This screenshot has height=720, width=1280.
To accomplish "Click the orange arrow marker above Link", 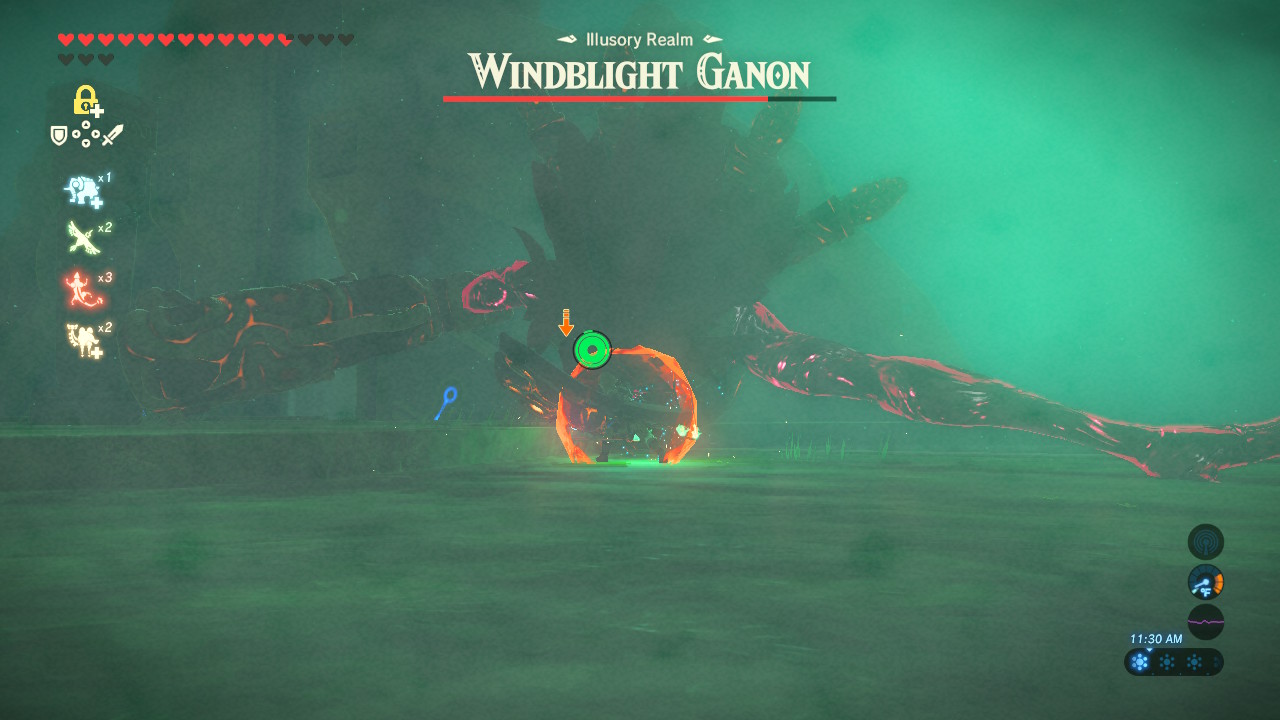I will (567, 322).
